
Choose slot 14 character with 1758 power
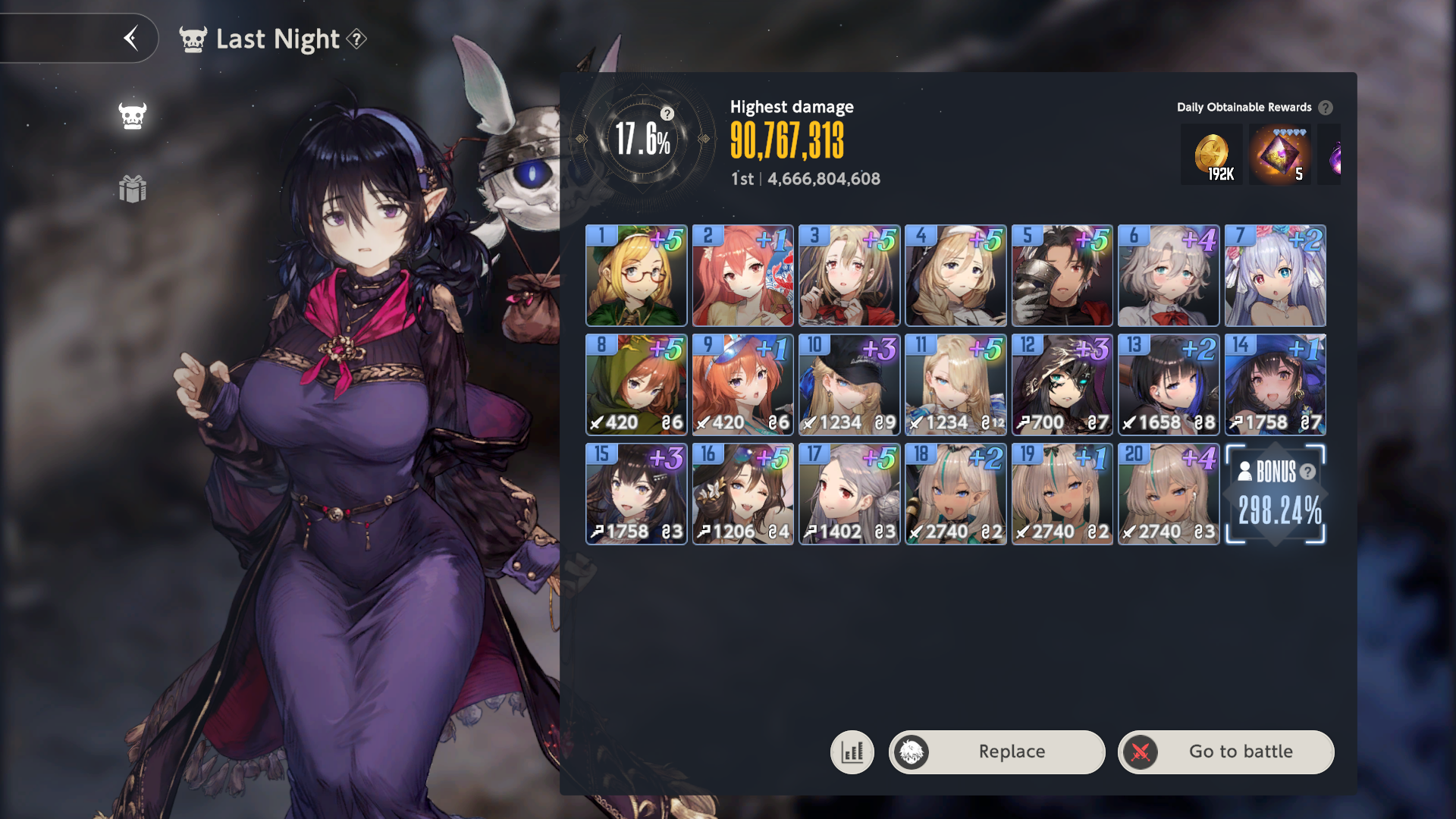1275,384
